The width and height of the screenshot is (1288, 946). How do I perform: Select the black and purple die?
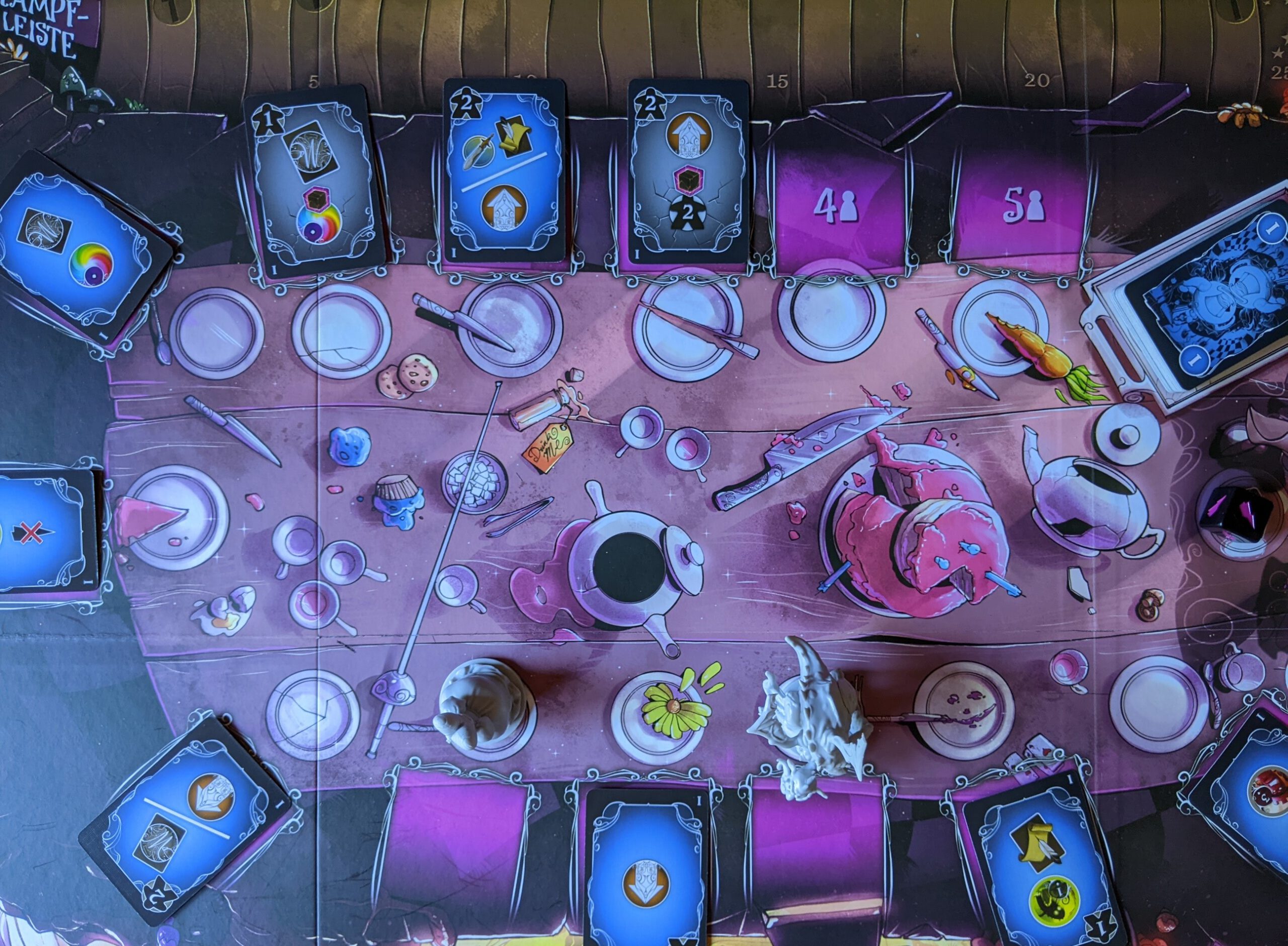pyautogui.click(x=1237, y=511)
